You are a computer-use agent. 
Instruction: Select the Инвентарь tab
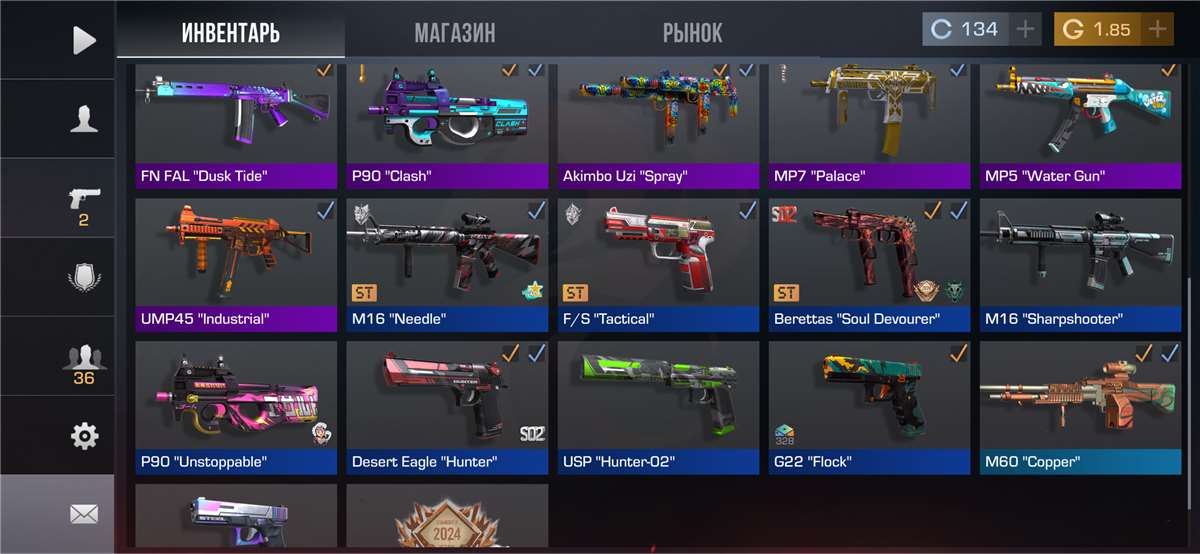coord(231,32)
